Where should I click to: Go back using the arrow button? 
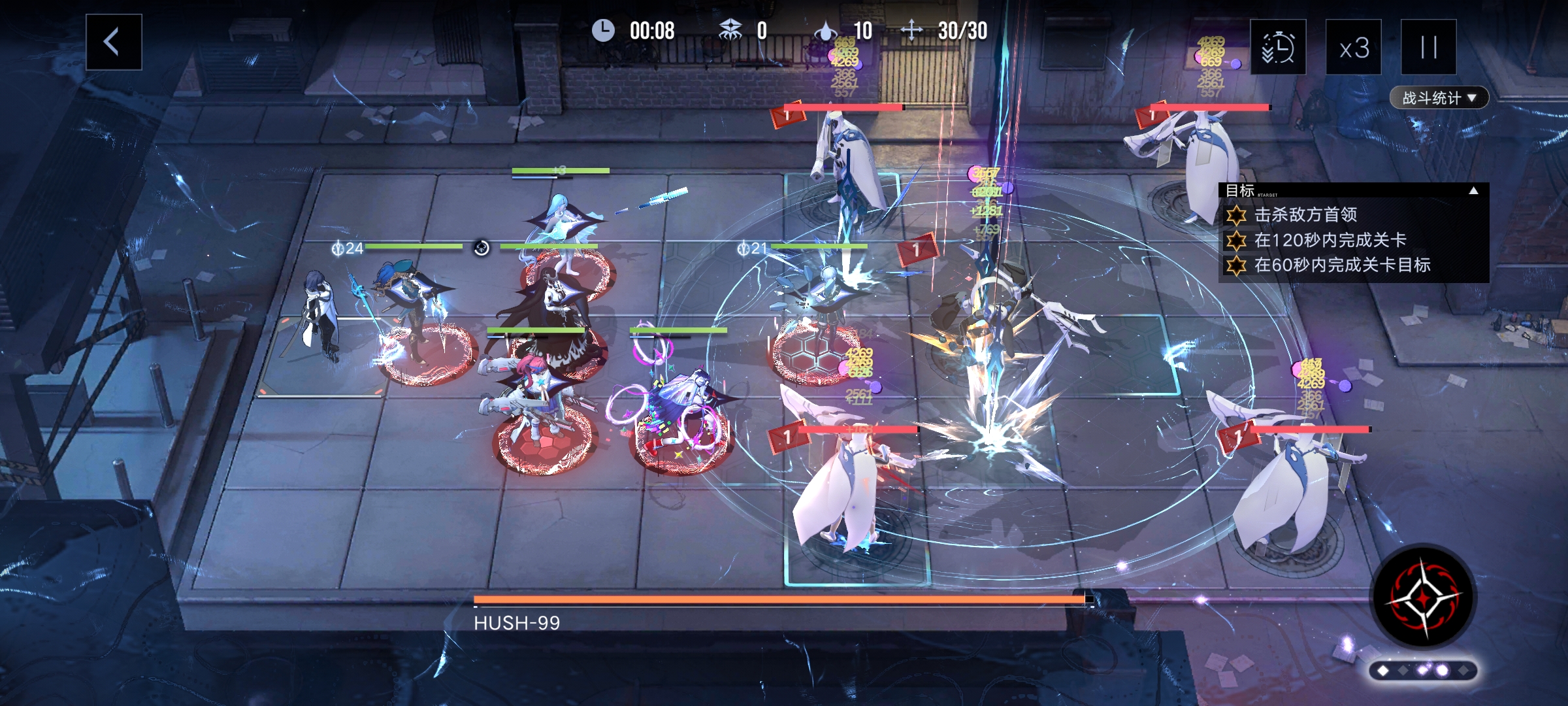coord(113,42)
